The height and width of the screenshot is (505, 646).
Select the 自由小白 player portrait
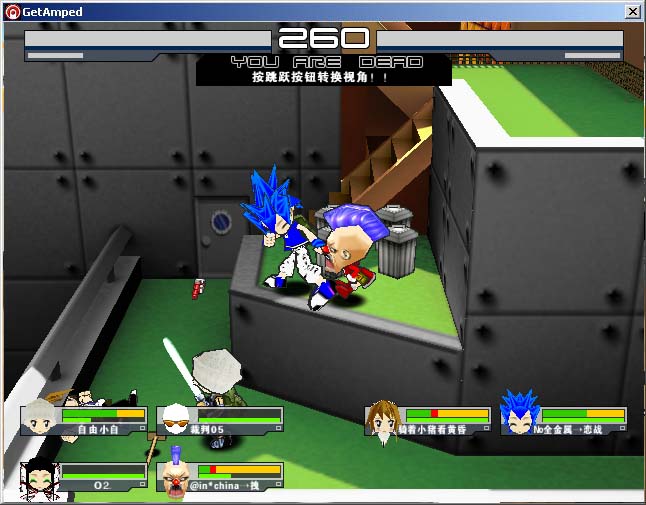click(x=40, y=418)
